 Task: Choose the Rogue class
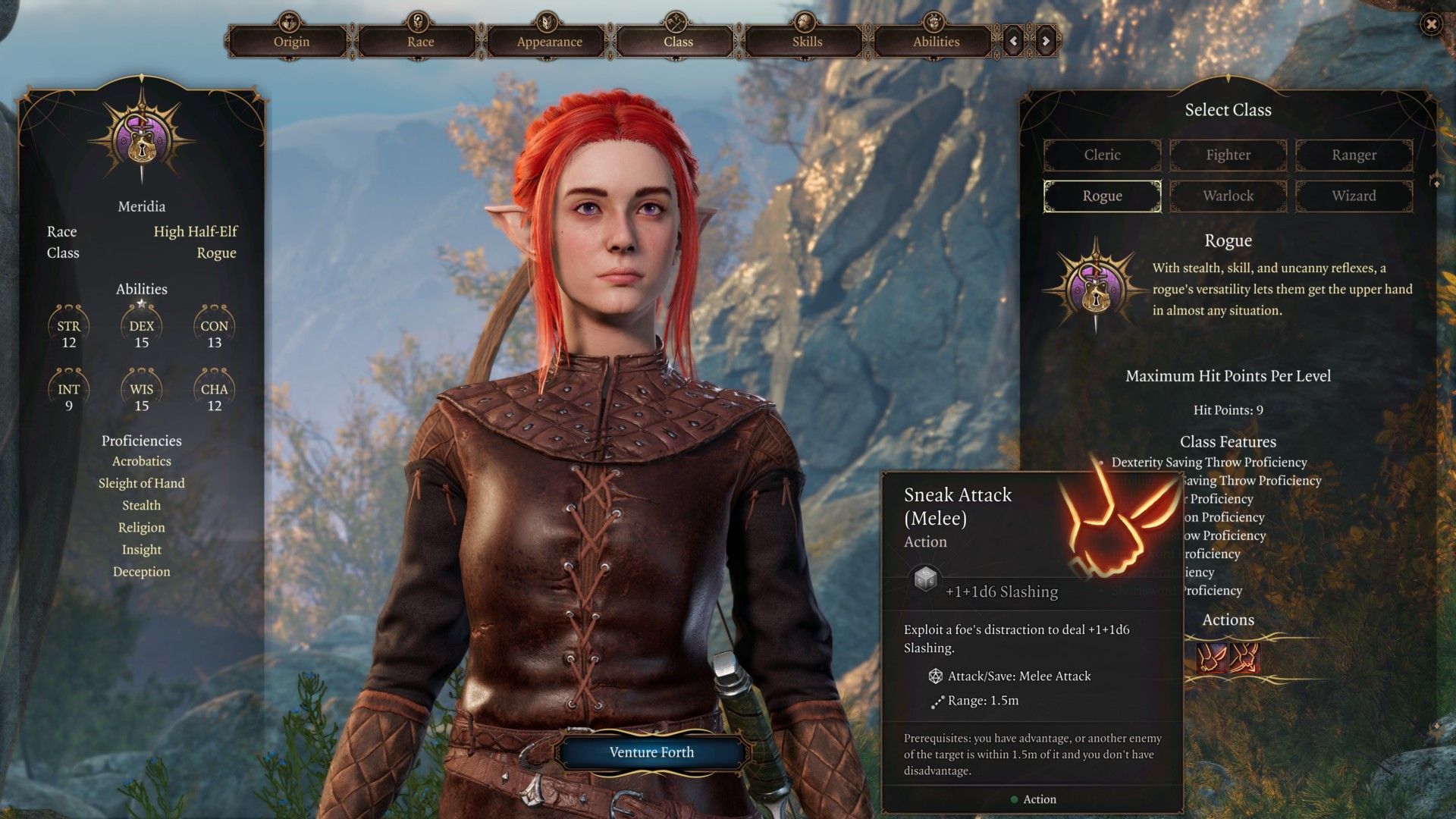pyautogui.click(x=1102, y=196)
